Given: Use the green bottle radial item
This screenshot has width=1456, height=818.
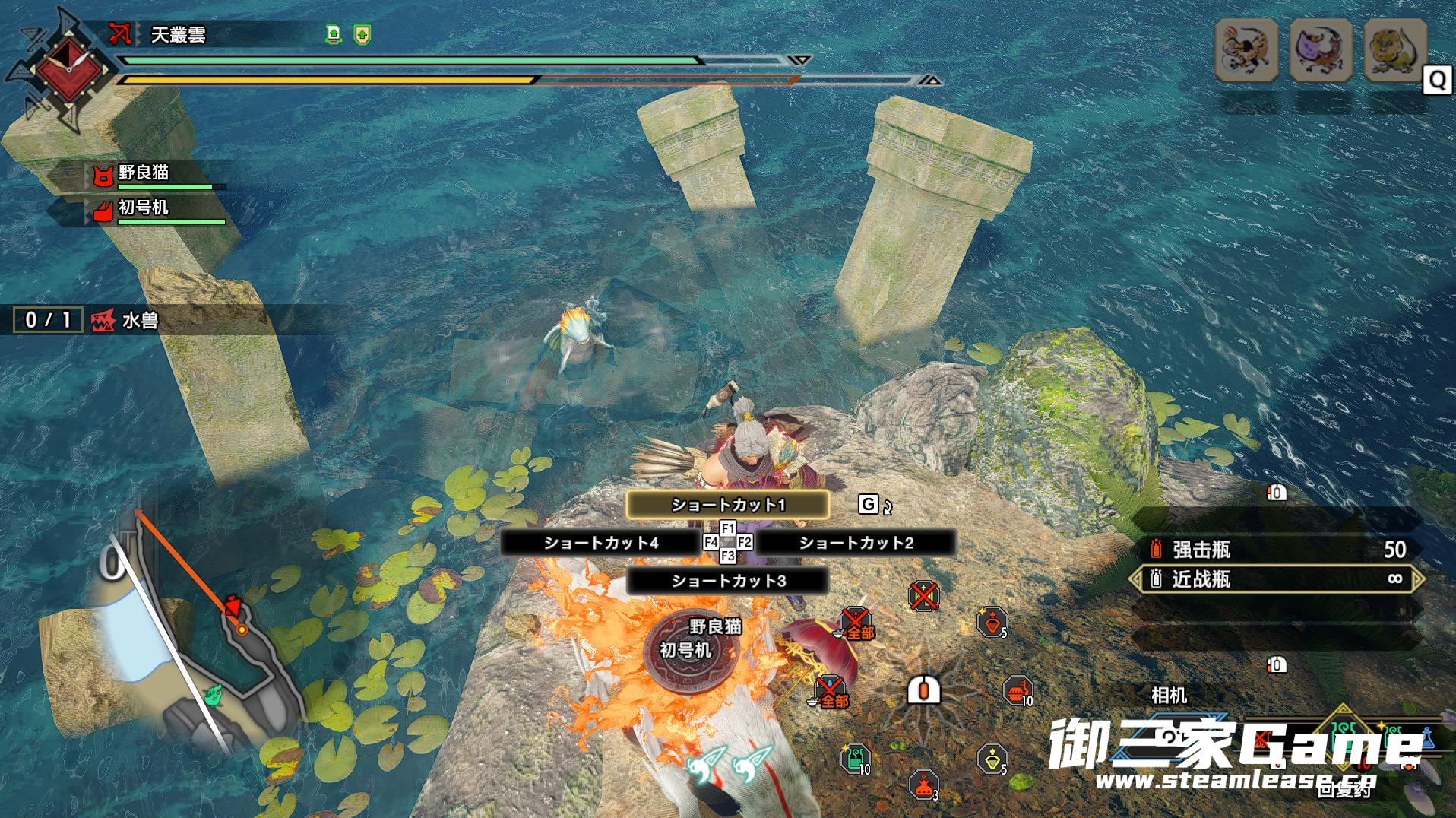Looking at the screenshot, I should [x=855, y=759].
